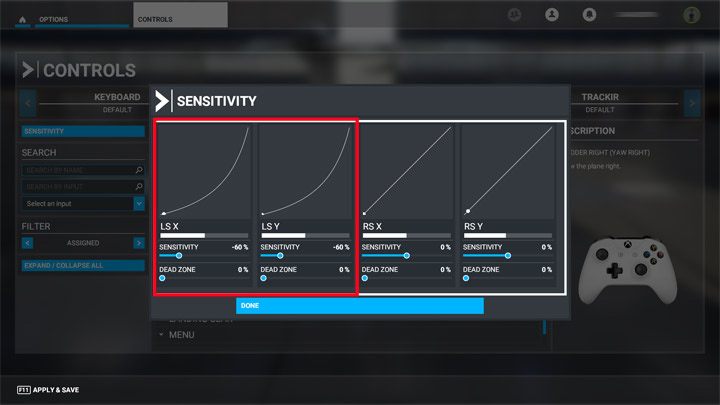Focus the Search by name field
720x405 pixels.
click(78, 171)
